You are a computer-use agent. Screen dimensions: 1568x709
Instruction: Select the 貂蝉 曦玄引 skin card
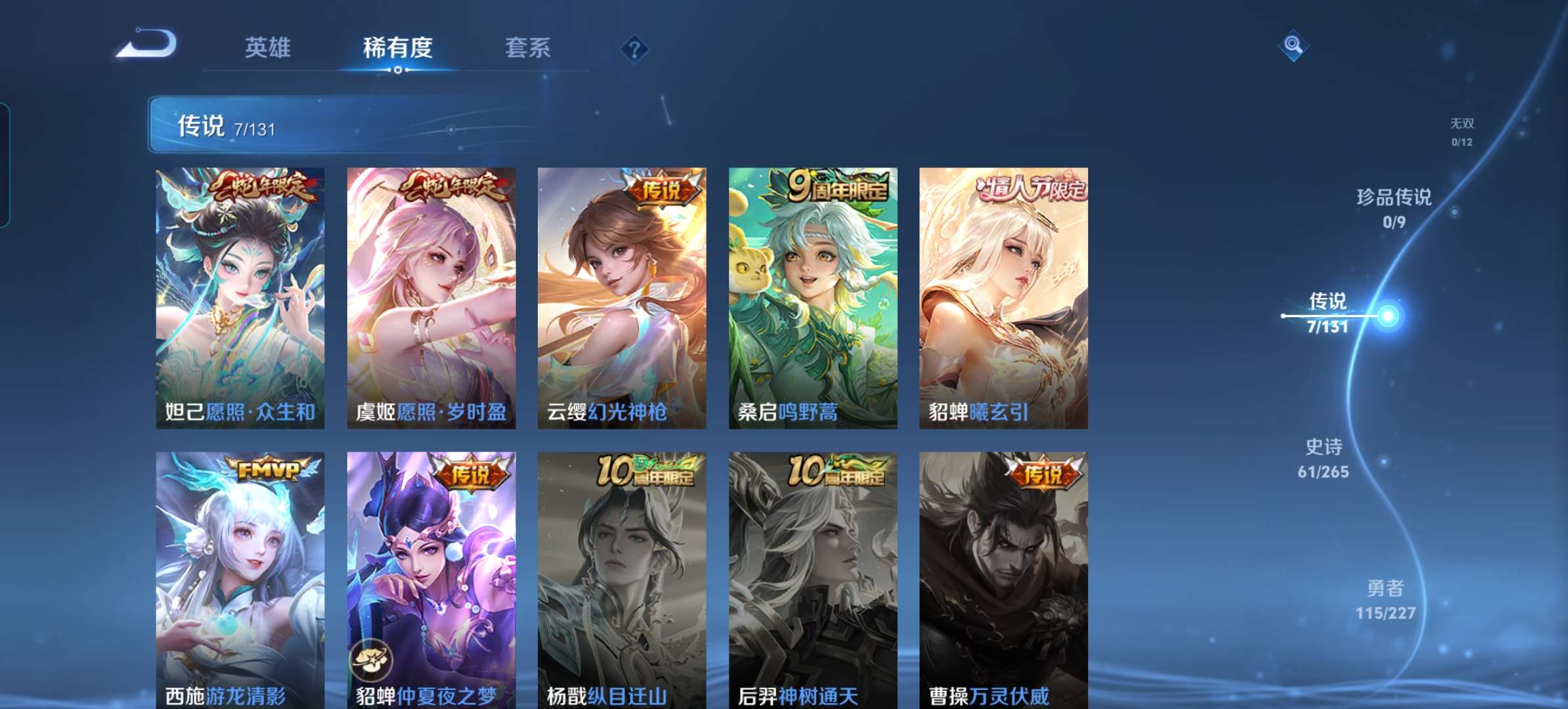[x=1003, y=298]
